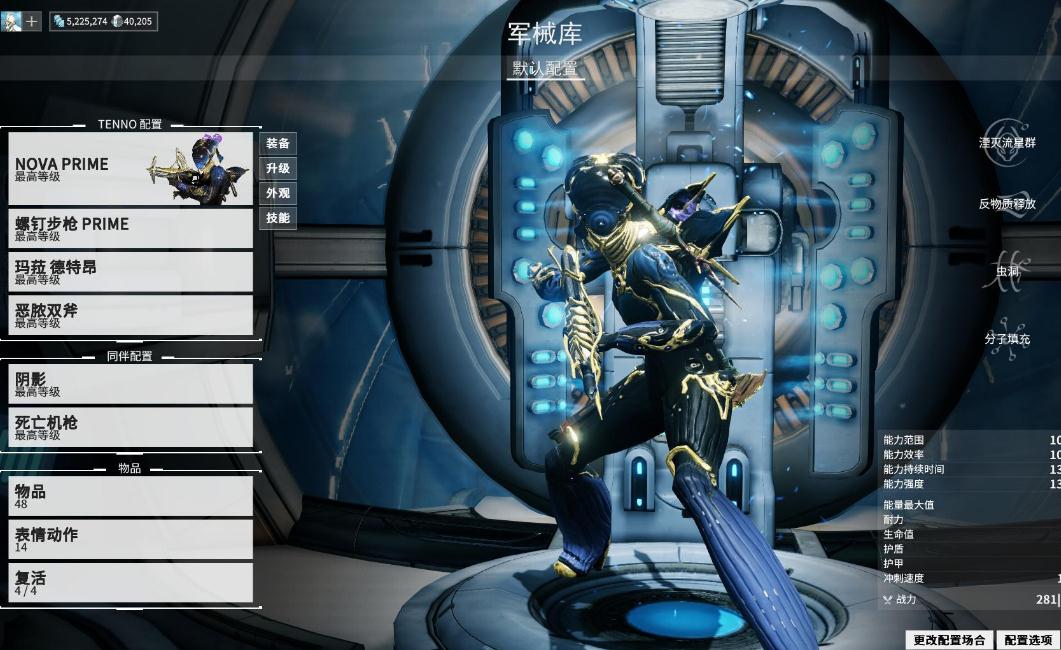Select the NOVA PRIME warframe slot

coord(130,168)
